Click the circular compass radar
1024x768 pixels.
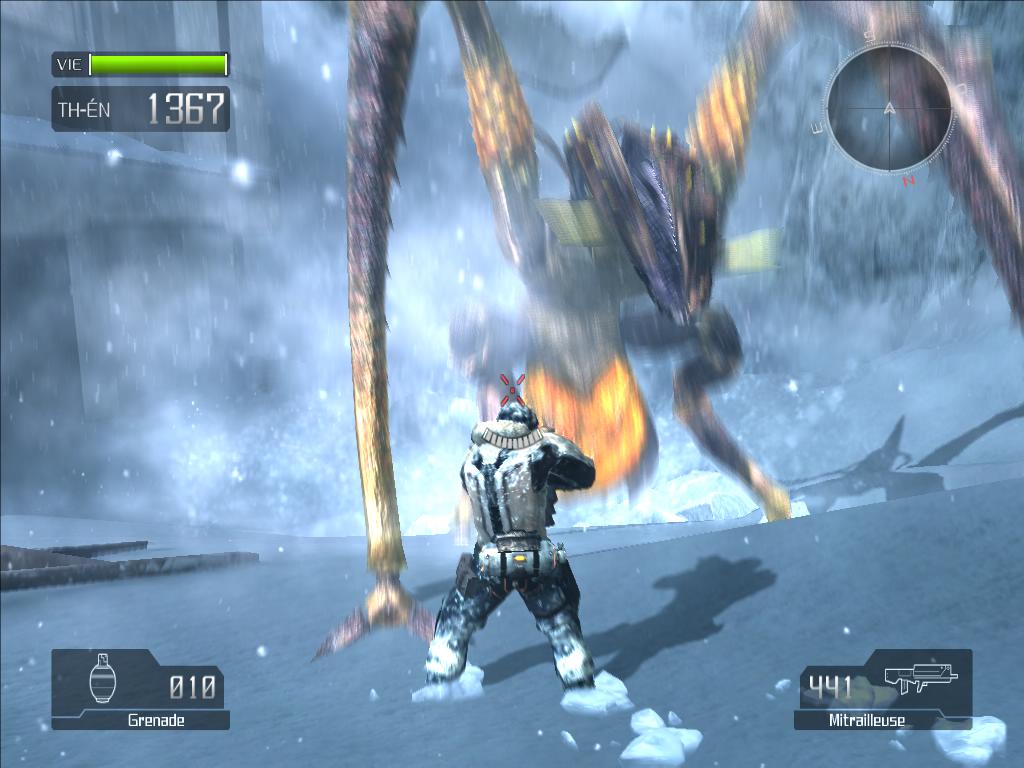pos(889,110)
